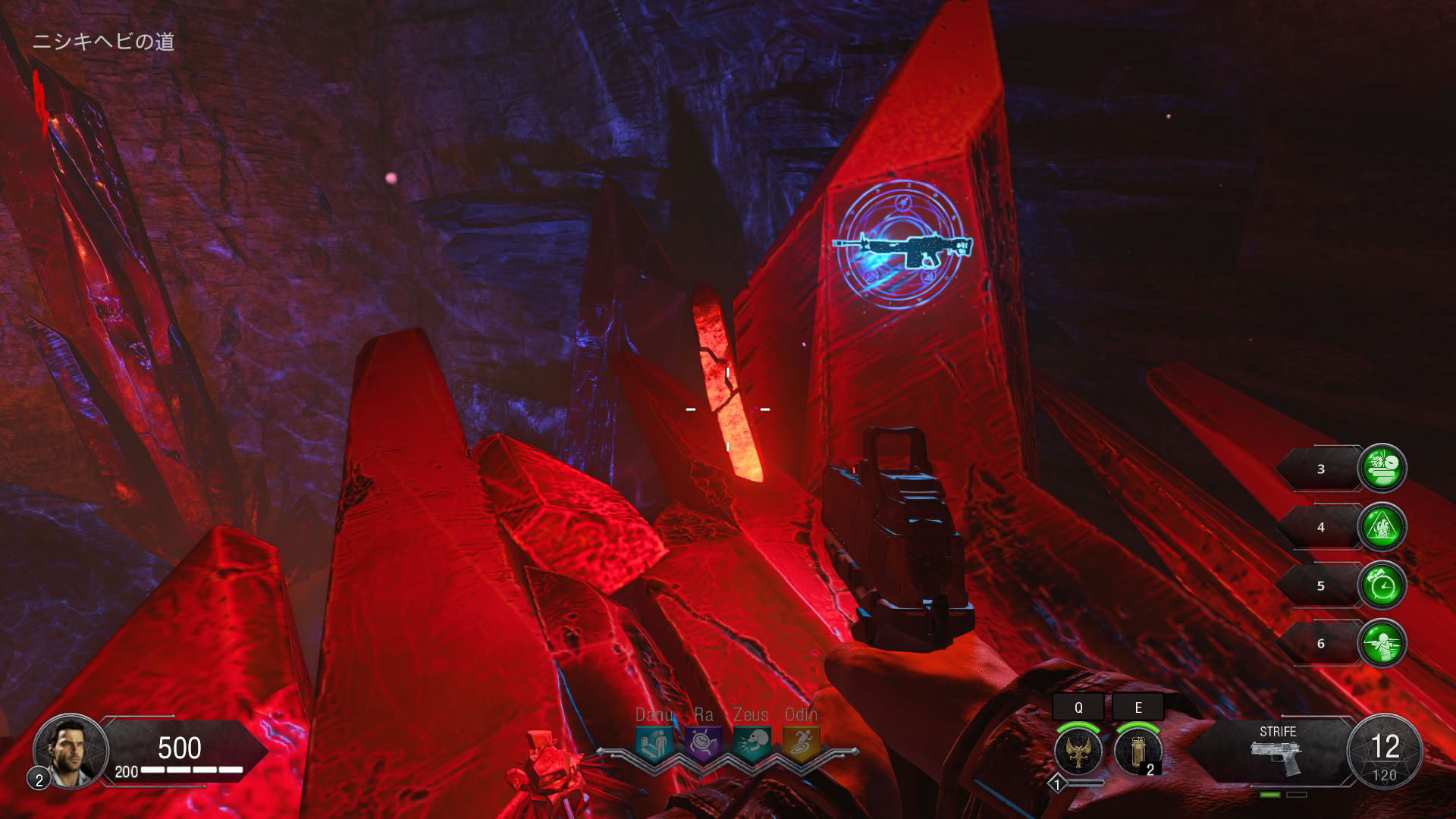Select the purple Ra perk icon
The image size is (1456, 819).
click(703, 742)
